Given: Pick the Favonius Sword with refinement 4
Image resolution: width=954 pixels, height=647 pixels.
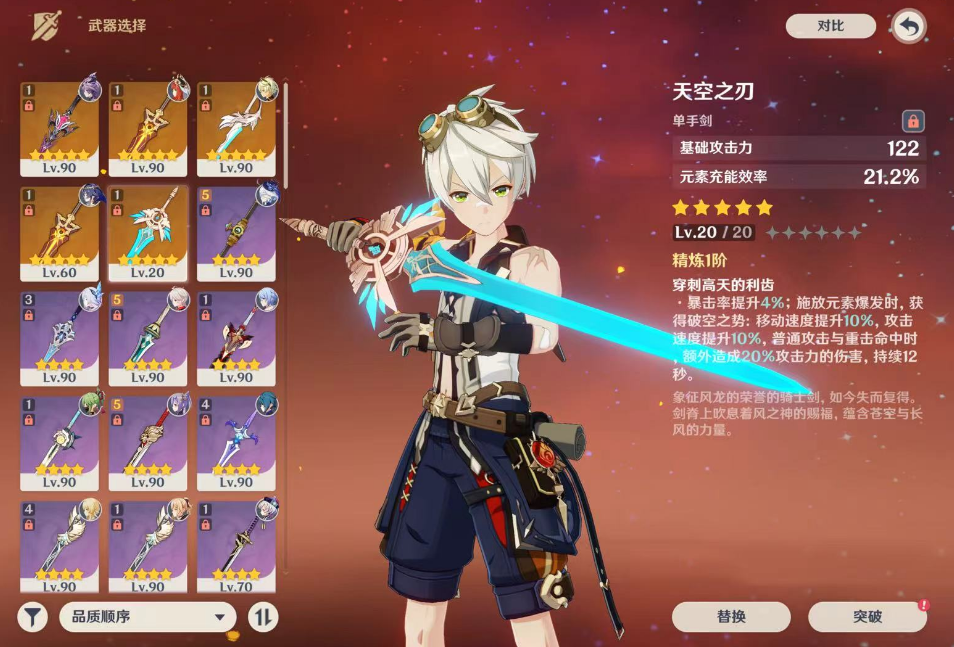Looking at the screenshot, I should coord(60,545).
